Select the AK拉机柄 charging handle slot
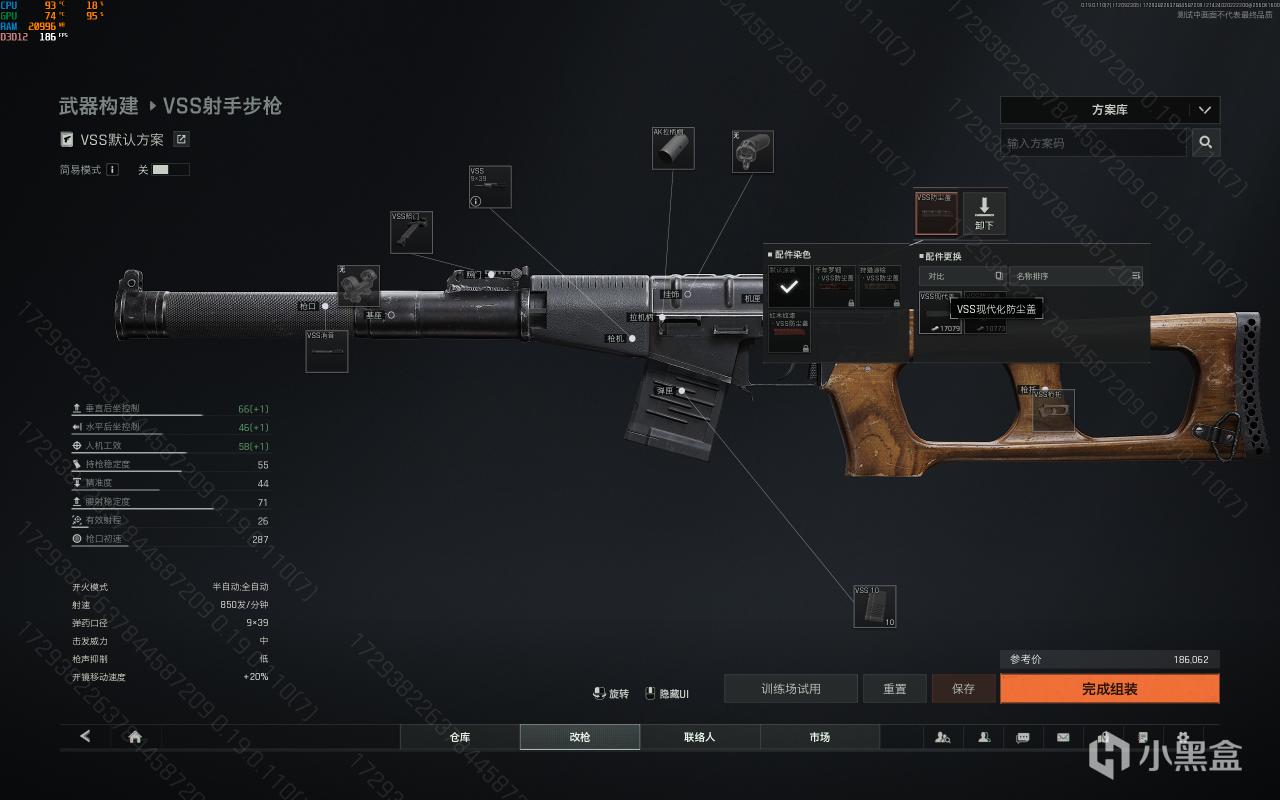The image size is (1280, 800). click(x=674, y=148)
